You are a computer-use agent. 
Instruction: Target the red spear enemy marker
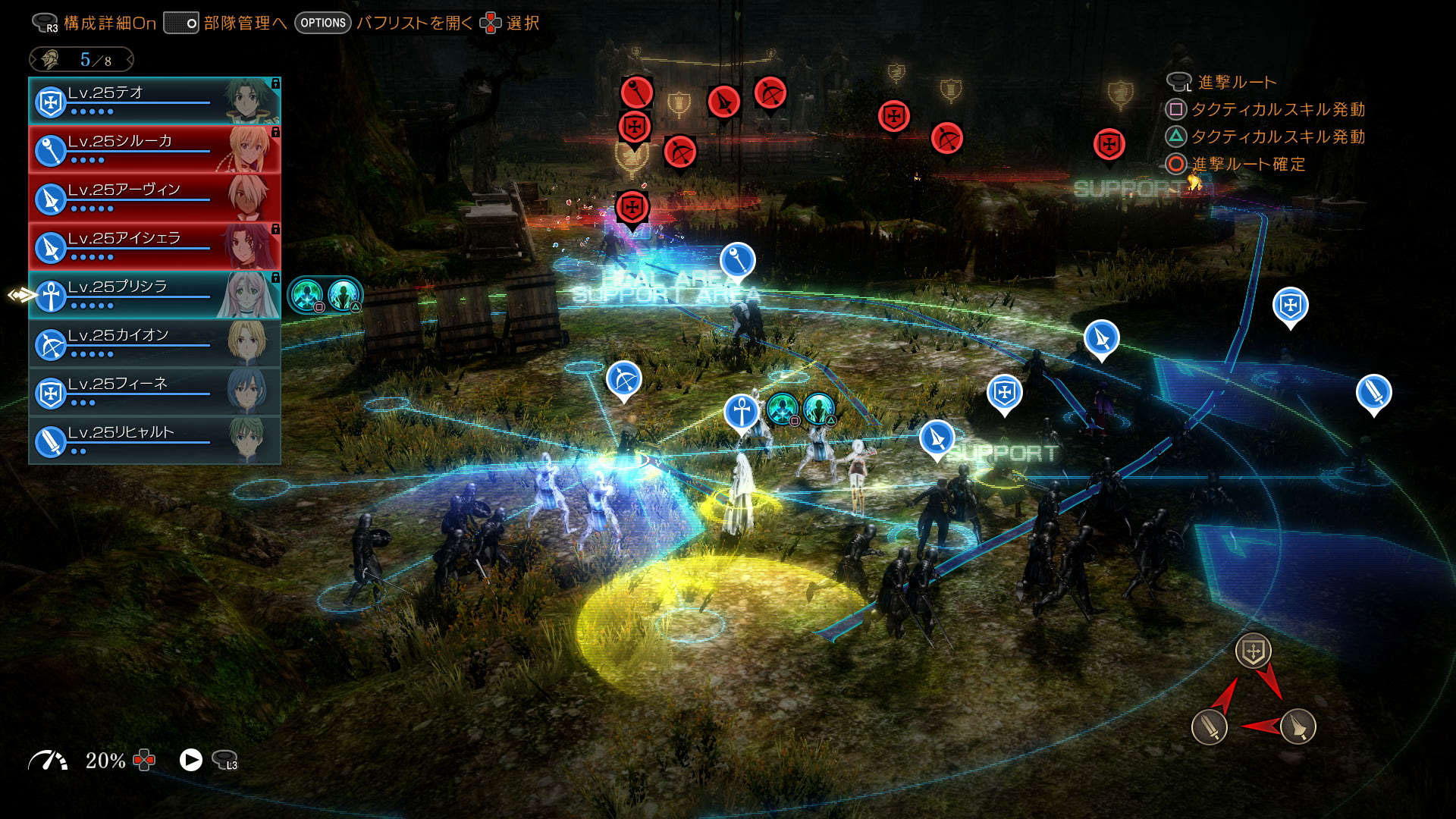point(723,101)
